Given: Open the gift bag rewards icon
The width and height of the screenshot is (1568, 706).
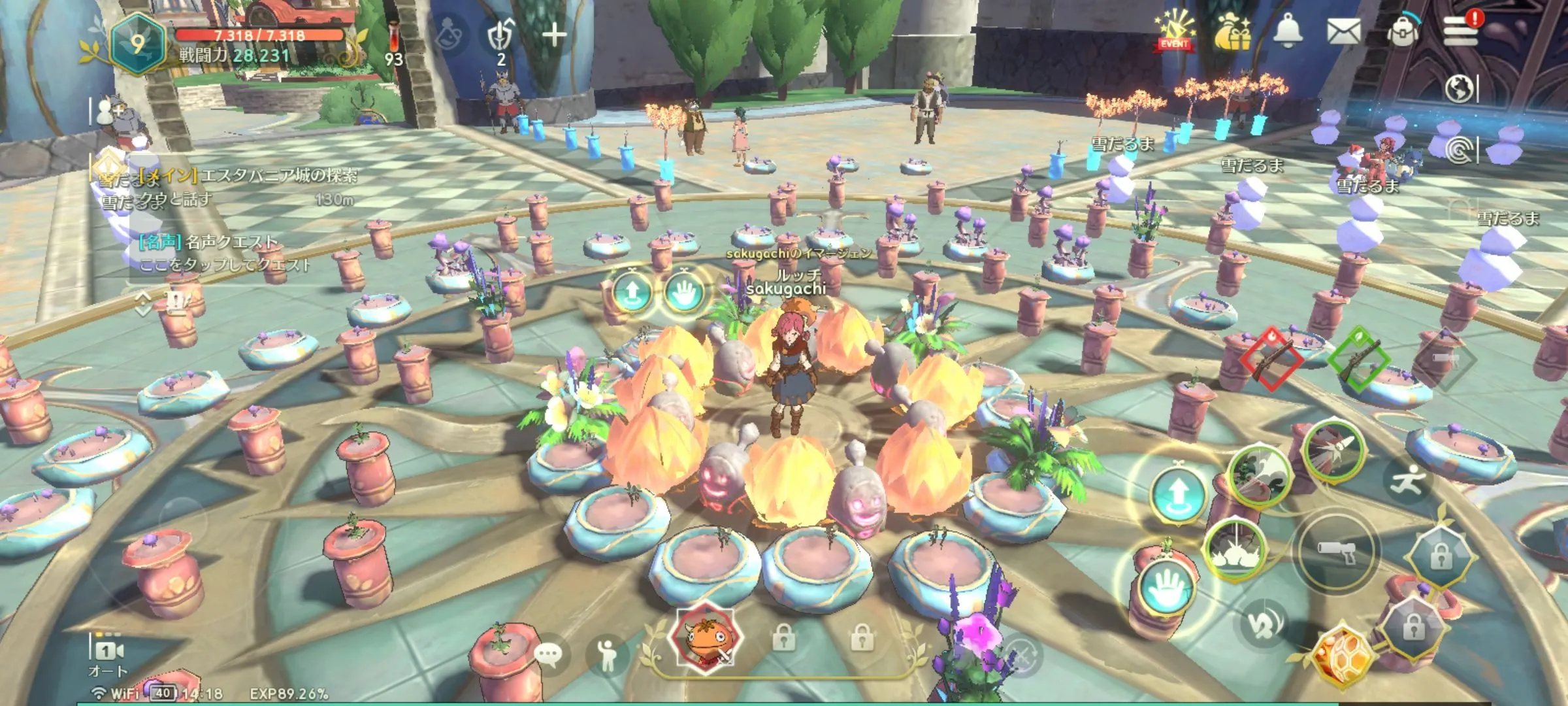Looking at the screenshot, I should (x=1232, y=33).
